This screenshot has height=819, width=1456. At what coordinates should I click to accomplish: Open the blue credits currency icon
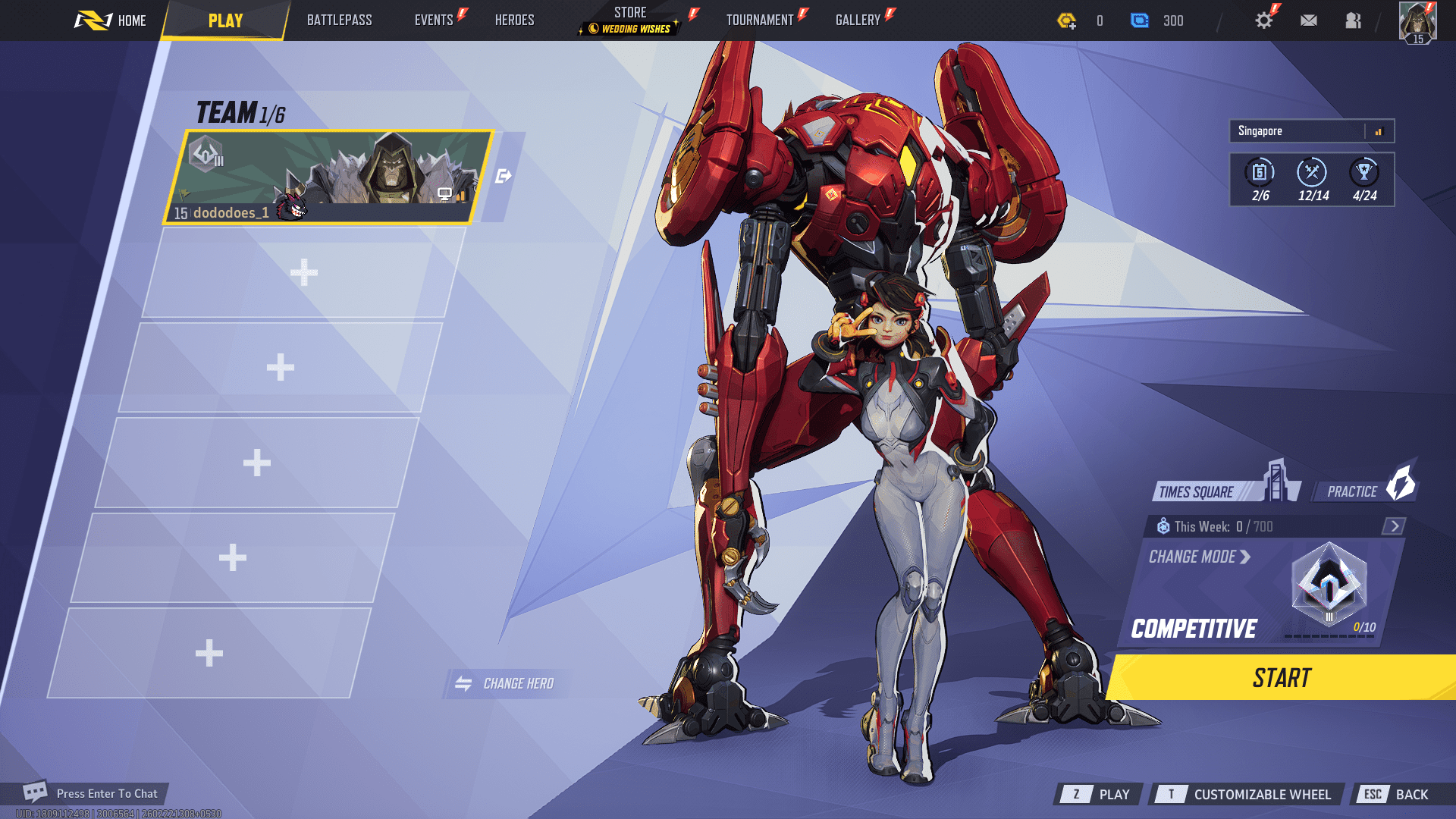pos(1141,21)
